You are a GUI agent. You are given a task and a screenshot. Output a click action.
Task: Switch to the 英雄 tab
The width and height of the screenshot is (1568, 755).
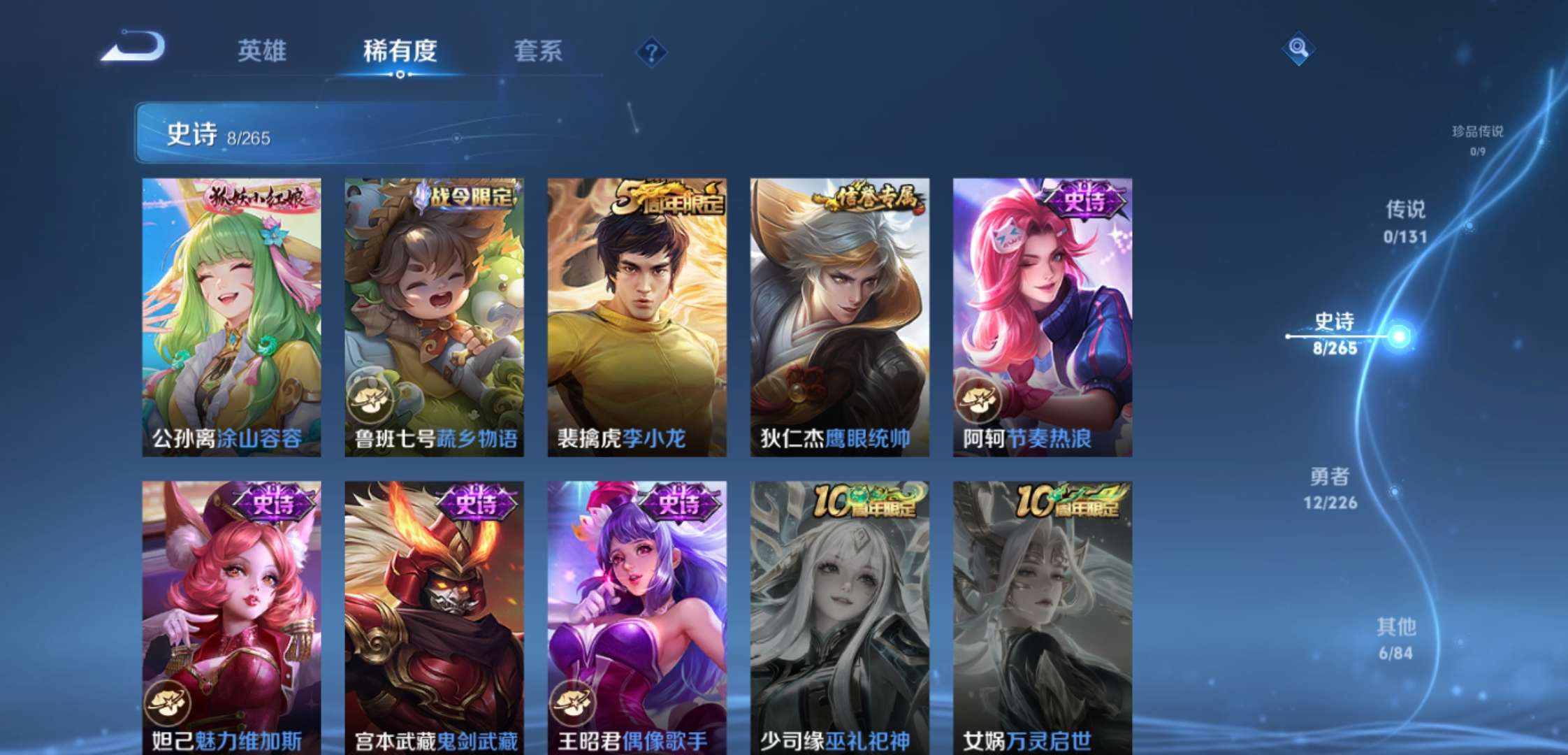point(262,50)
